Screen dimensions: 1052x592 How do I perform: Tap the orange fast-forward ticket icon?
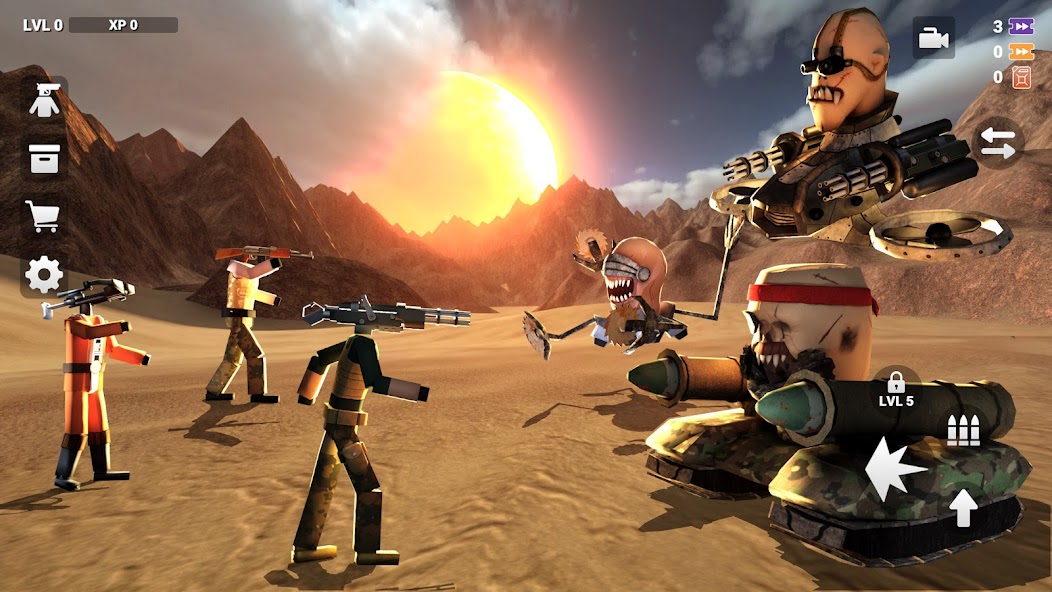(1021, 52)
